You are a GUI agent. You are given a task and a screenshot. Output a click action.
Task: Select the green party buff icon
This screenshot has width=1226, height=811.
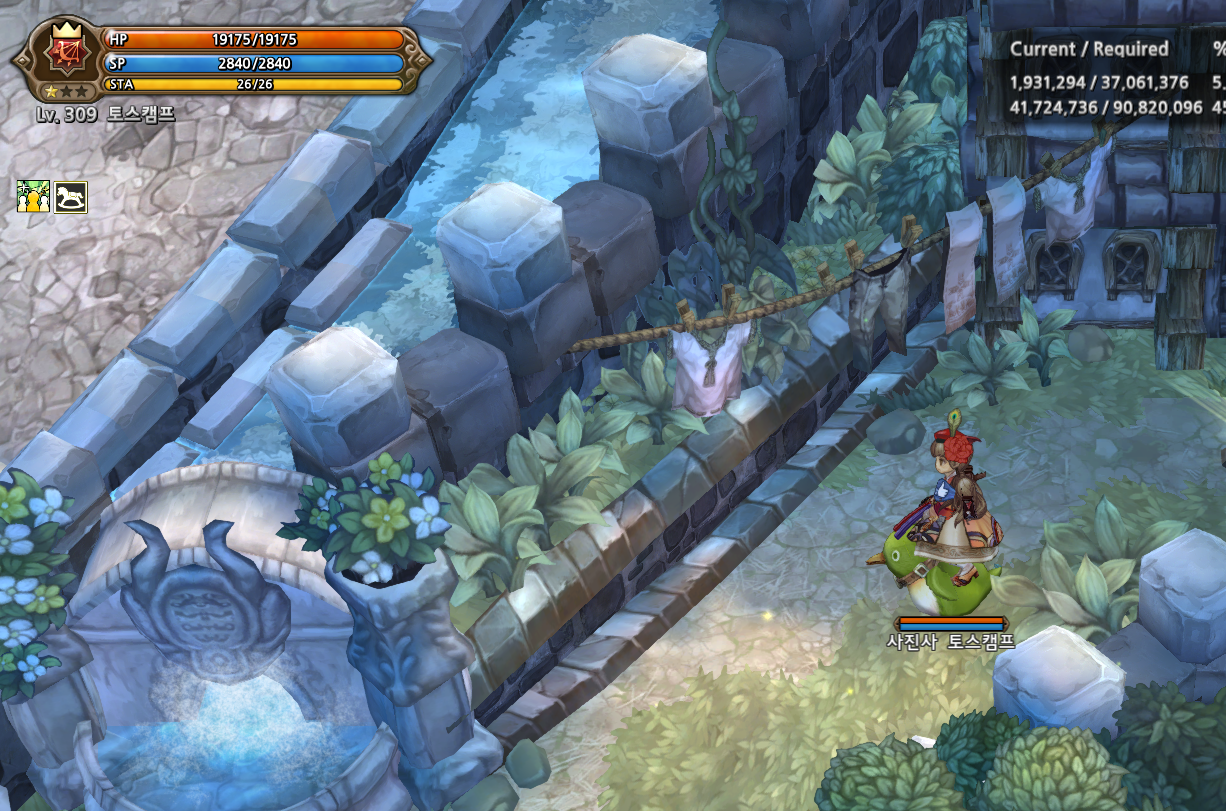coord(33,197)
